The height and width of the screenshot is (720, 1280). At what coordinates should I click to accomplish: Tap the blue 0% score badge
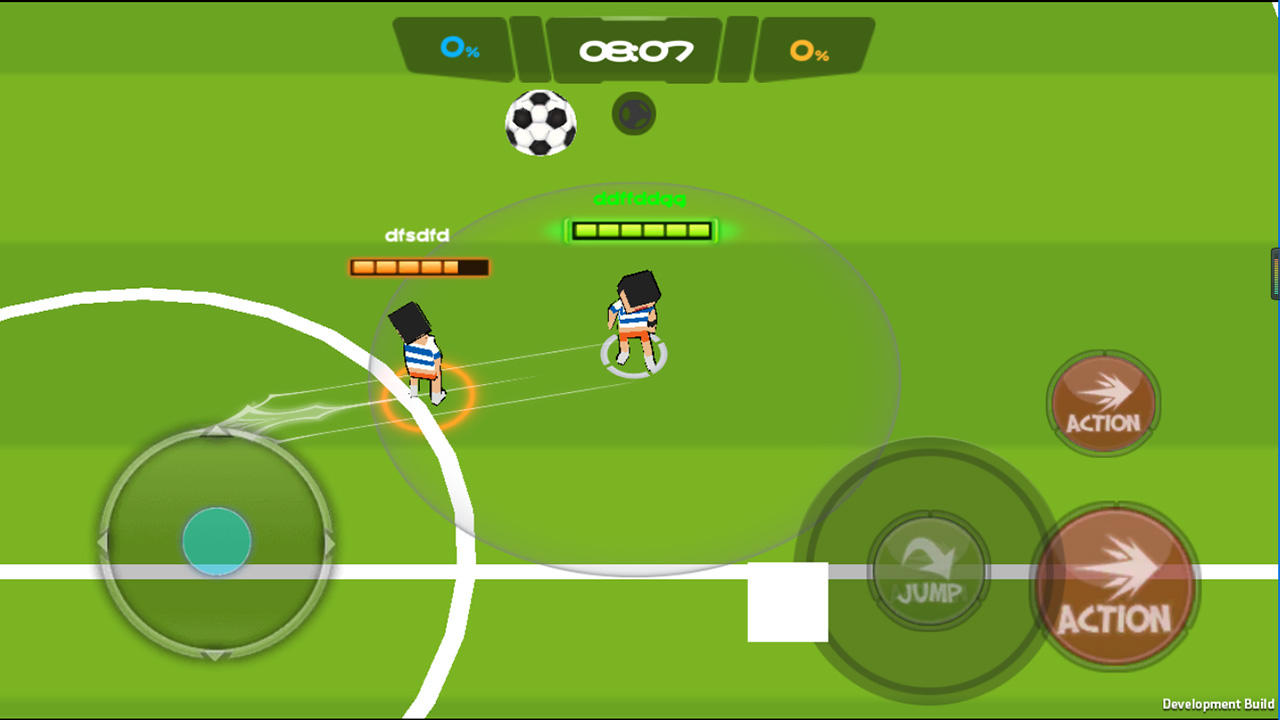point(462,47)
